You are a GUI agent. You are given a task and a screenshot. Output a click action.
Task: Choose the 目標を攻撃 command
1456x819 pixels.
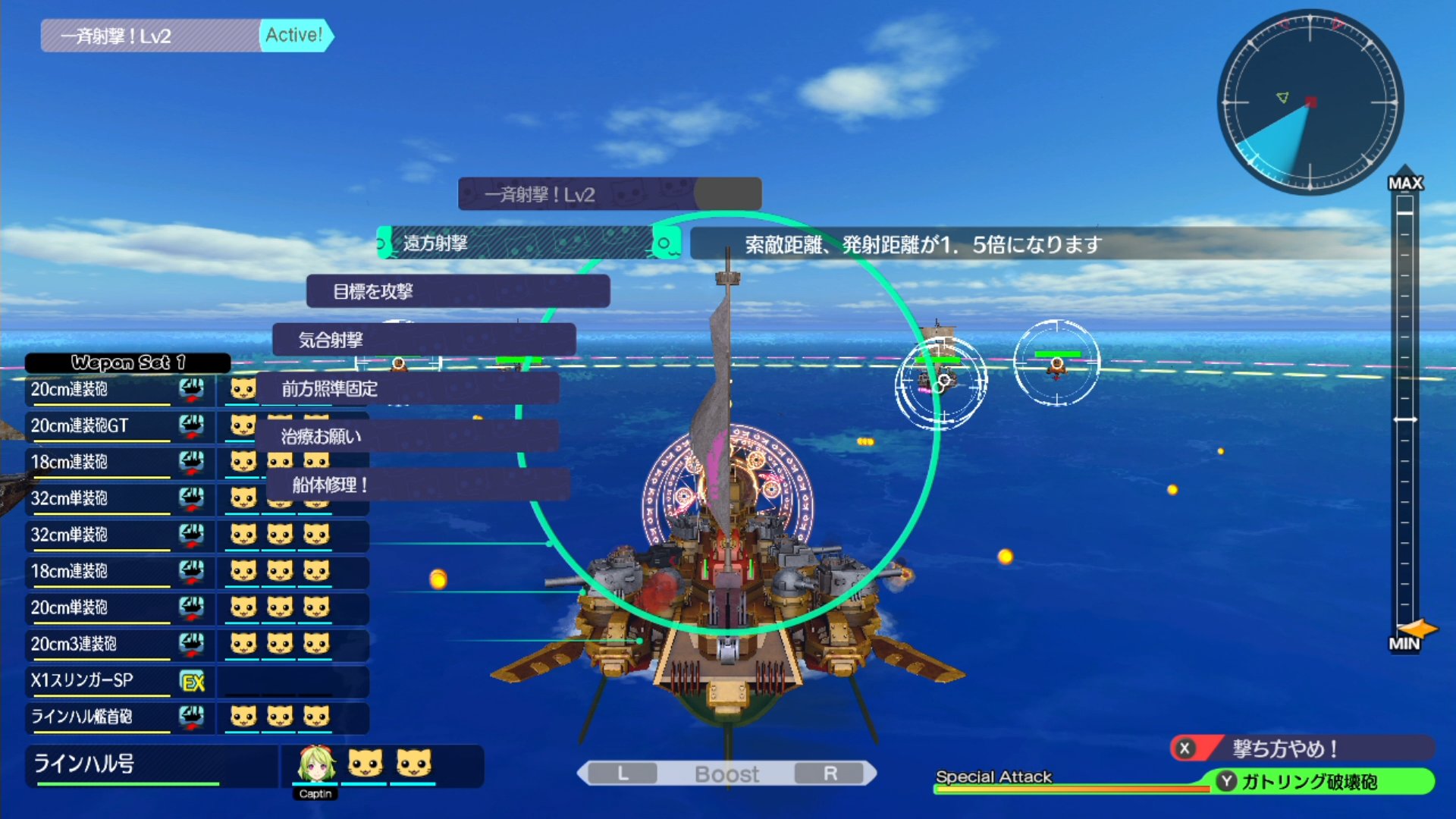tap(457, 292)
